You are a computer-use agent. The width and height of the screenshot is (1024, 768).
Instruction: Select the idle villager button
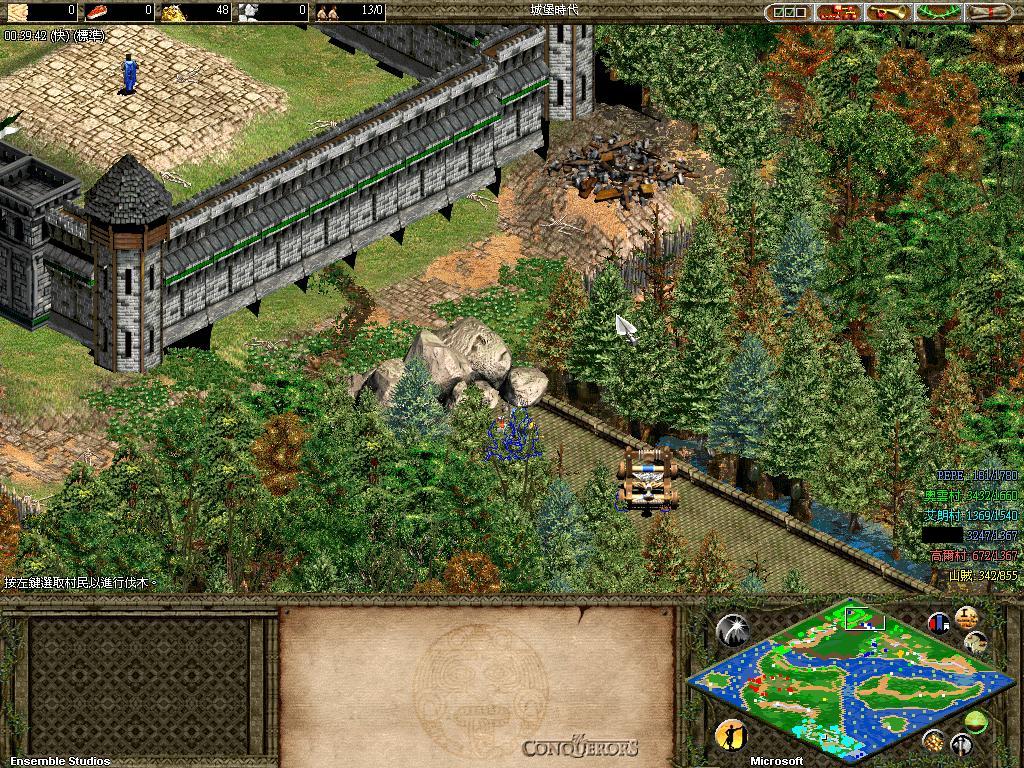click(731, 735)
